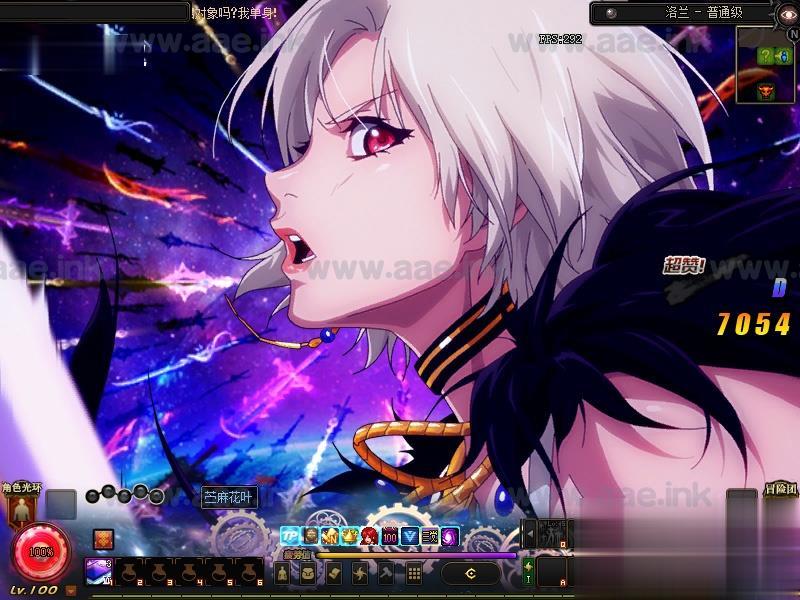Select the purple swirl buff icon
The height and width of the screenshot is (600, 800).
click(x=450, y=536)
